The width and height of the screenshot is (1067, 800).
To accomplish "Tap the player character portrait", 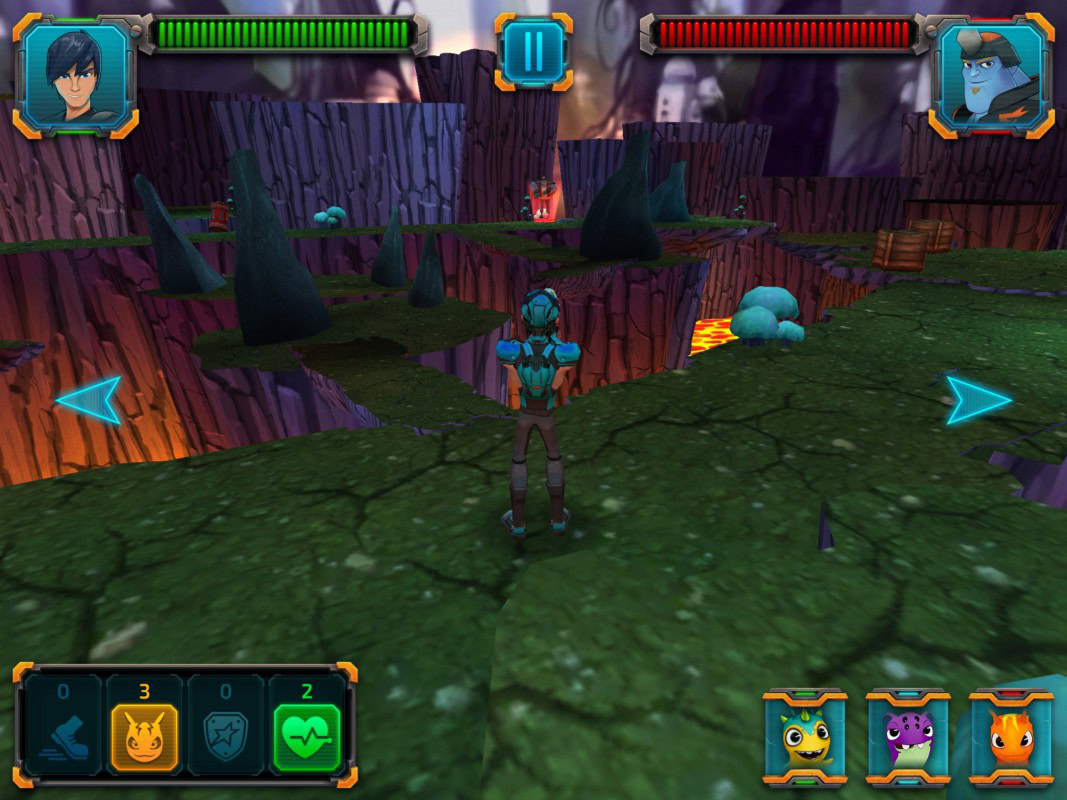I will [75, 75].
